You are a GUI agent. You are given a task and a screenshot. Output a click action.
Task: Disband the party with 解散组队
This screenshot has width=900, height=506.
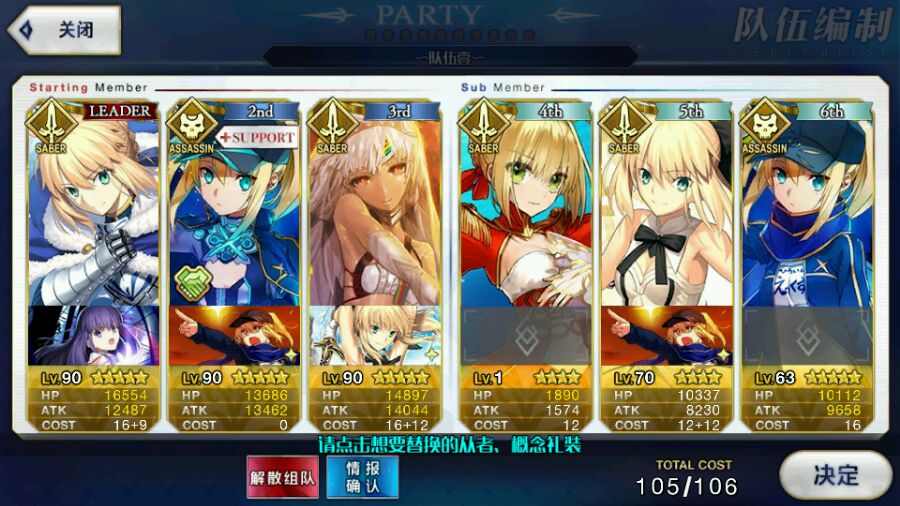tap(282, 477)
